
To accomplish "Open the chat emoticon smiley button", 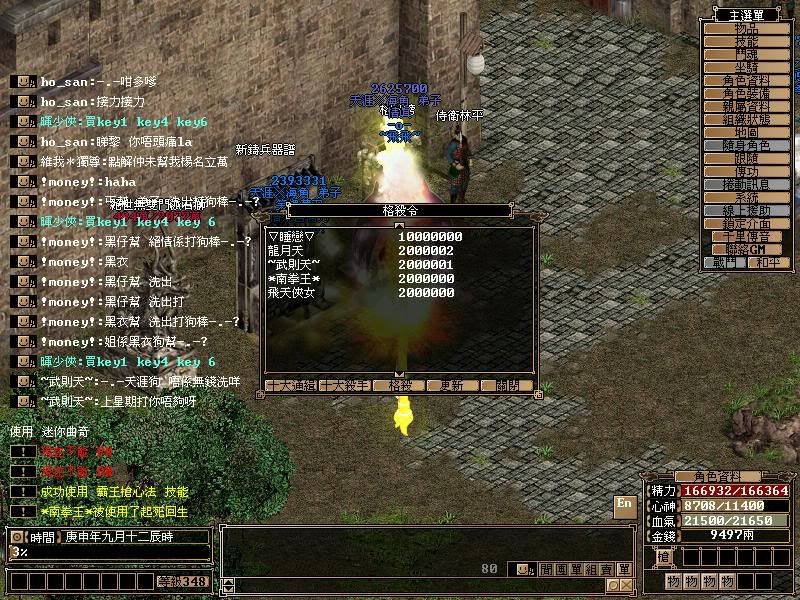I will click(522, 569).
